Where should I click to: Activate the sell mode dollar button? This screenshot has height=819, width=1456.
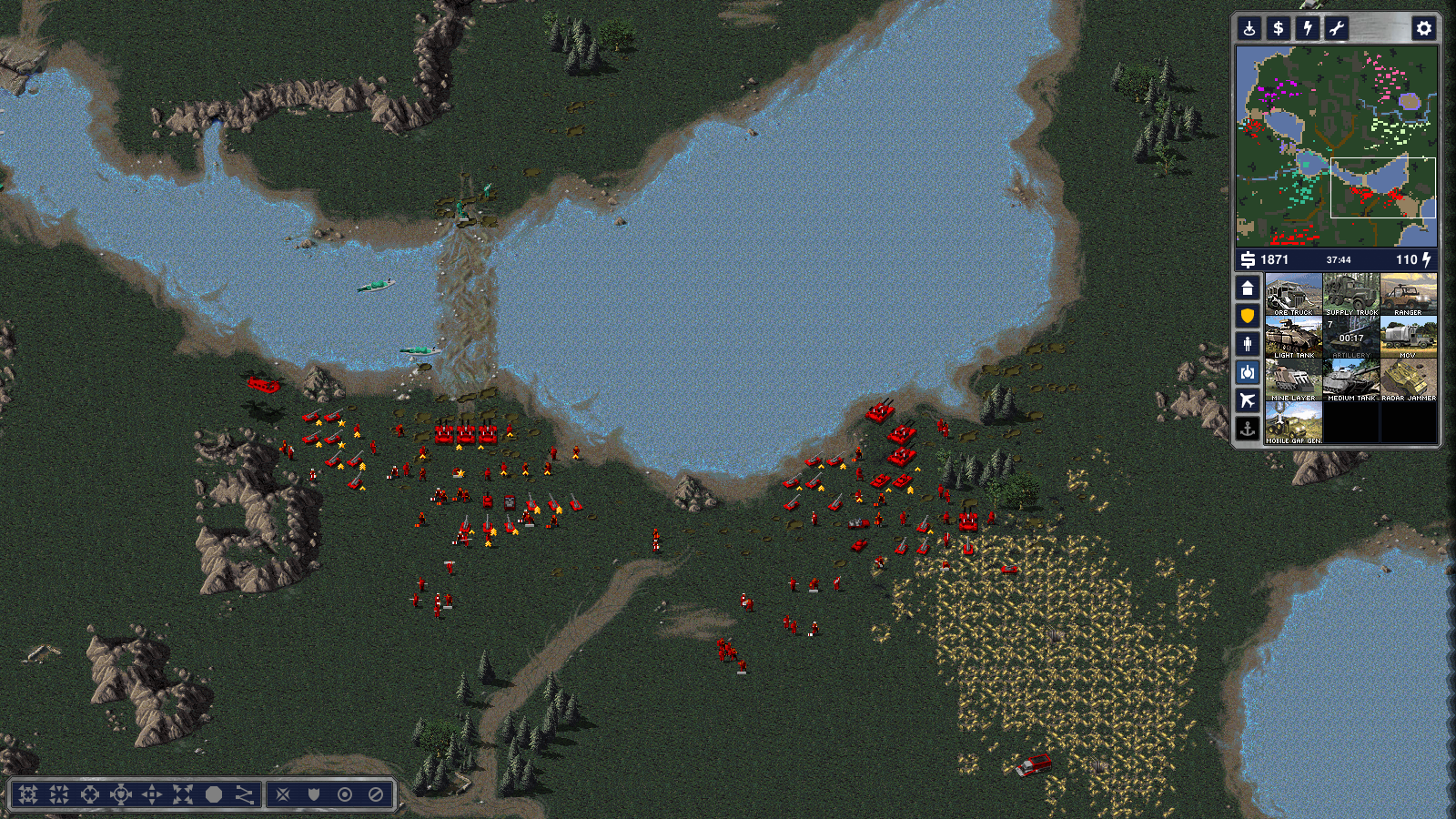[1279, 28]
